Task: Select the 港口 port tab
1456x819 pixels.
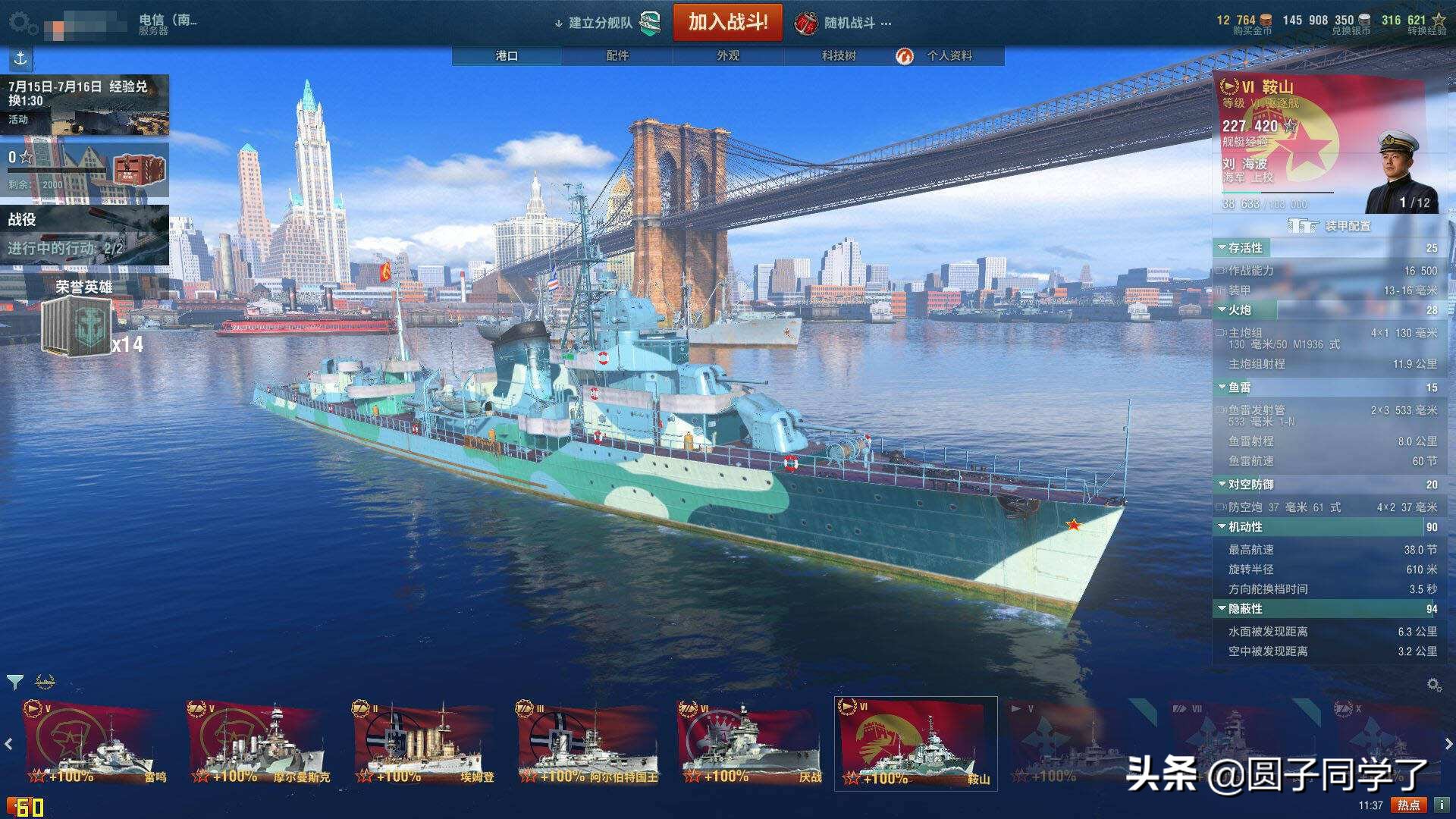Action: [507, 55]
